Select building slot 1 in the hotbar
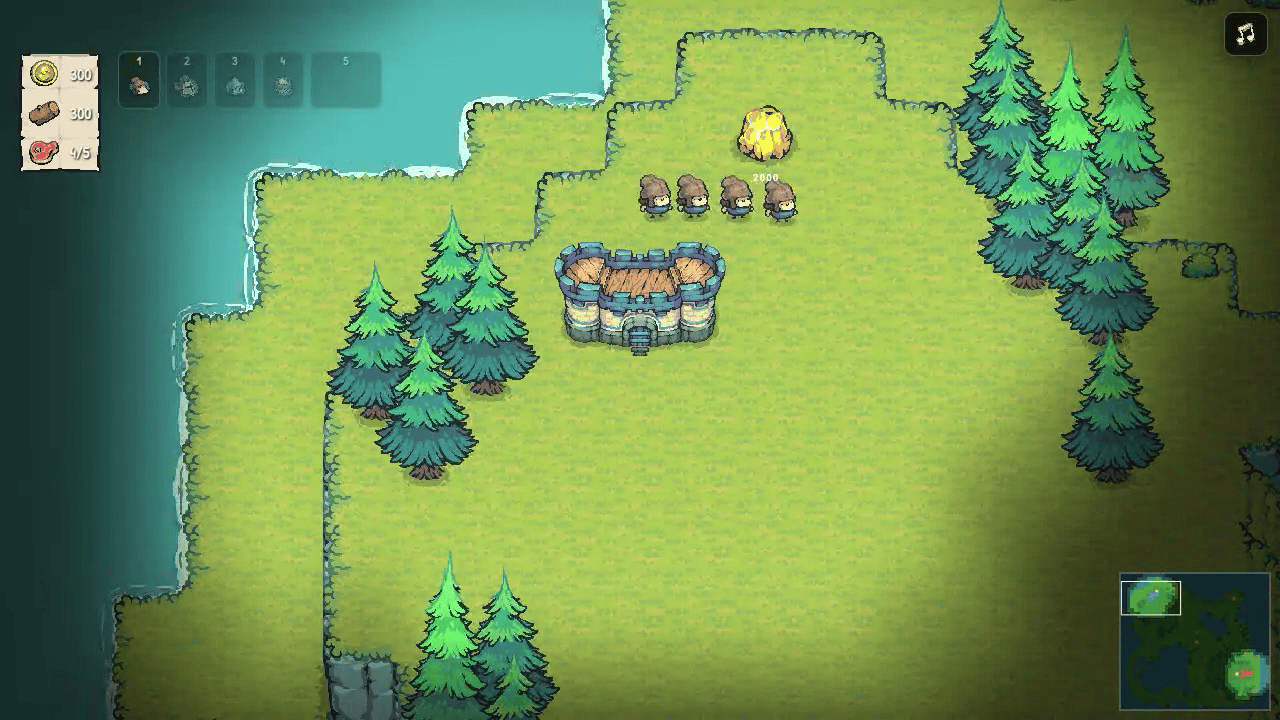The width and height of the screenshot is (1280, 720). 139,81
